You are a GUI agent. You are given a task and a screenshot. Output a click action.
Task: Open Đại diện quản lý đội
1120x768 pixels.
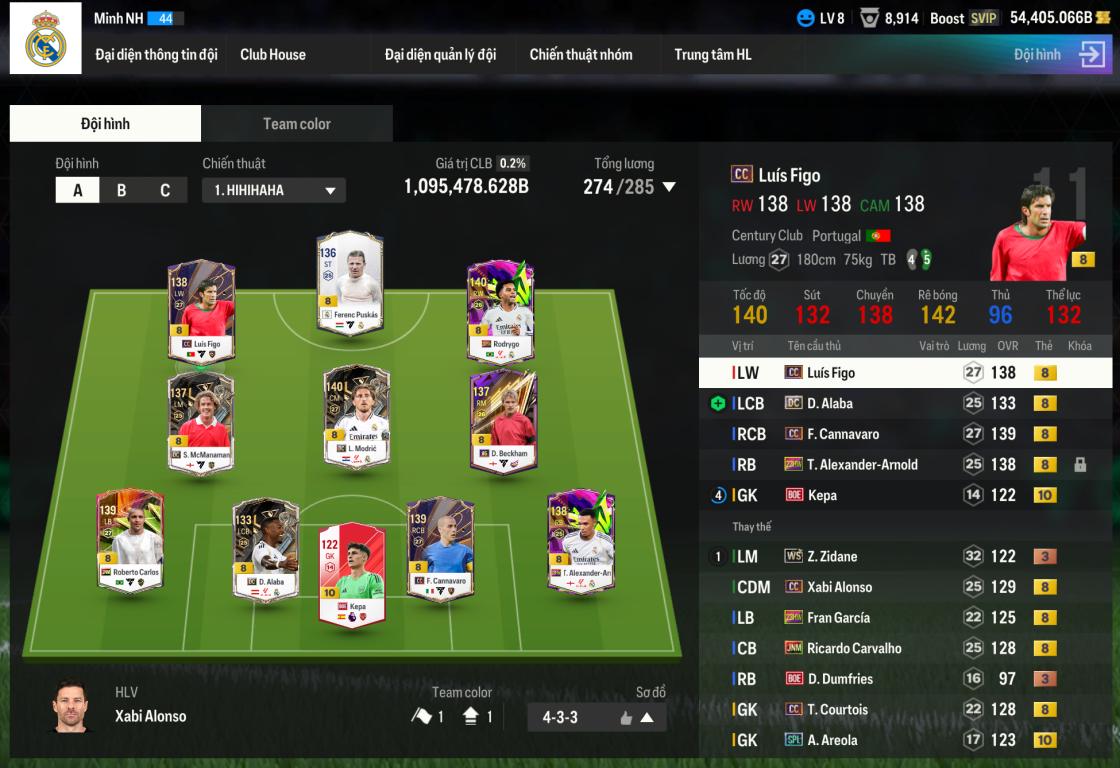point(440,55)
